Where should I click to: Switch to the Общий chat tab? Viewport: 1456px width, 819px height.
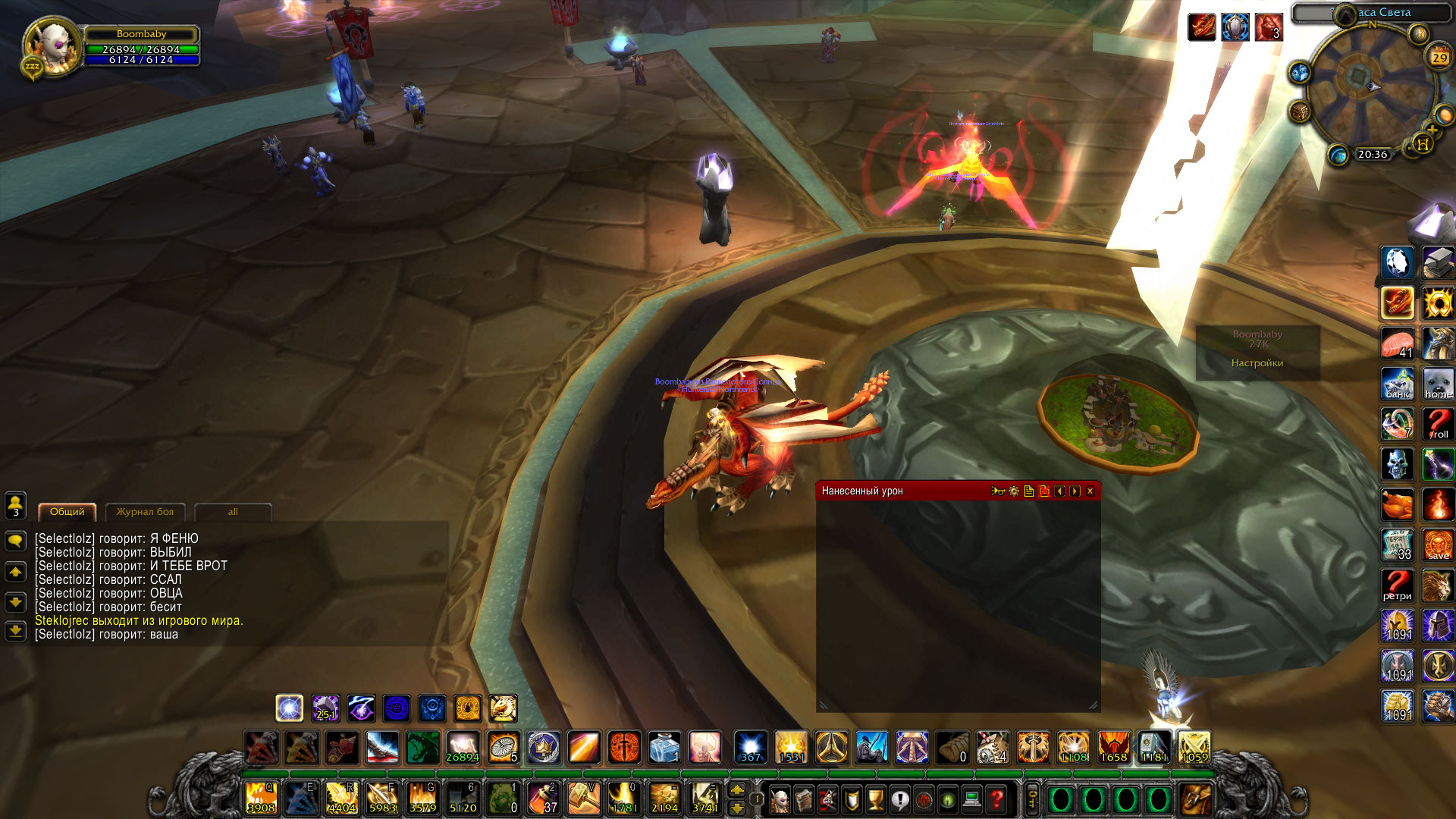tap(67, 512)
